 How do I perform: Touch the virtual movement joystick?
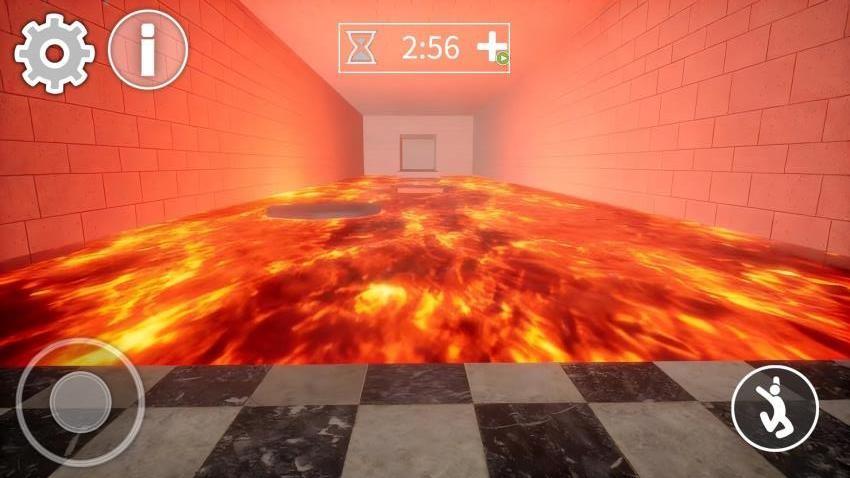80,402
